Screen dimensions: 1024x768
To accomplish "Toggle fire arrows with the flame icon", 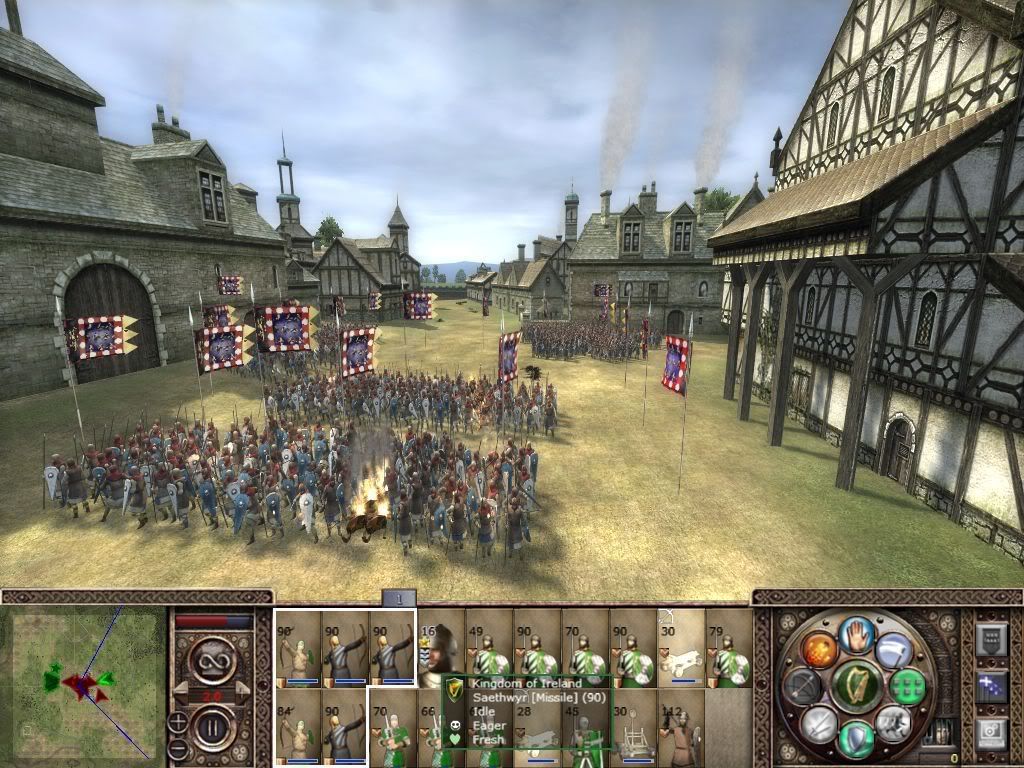I will tap(819, 650).
